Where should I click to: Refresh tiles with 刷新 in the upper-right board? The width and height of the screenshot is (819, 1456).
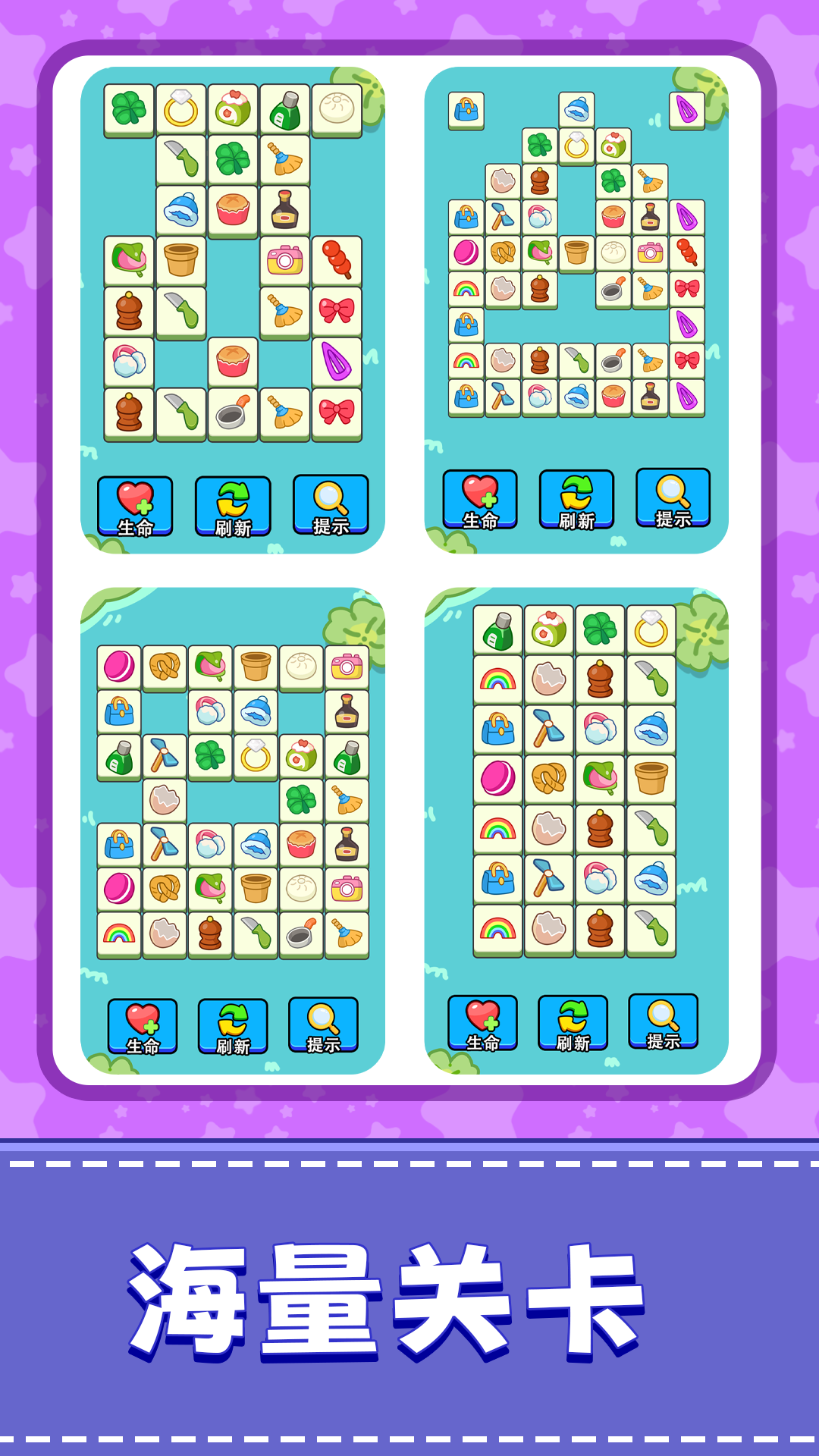click(x=576, y=500)
